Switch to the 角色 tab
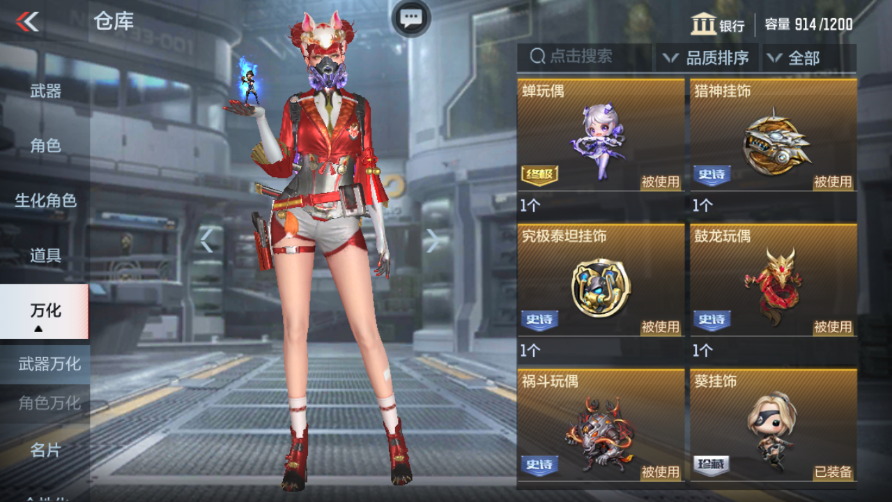 tap(45, 146)
